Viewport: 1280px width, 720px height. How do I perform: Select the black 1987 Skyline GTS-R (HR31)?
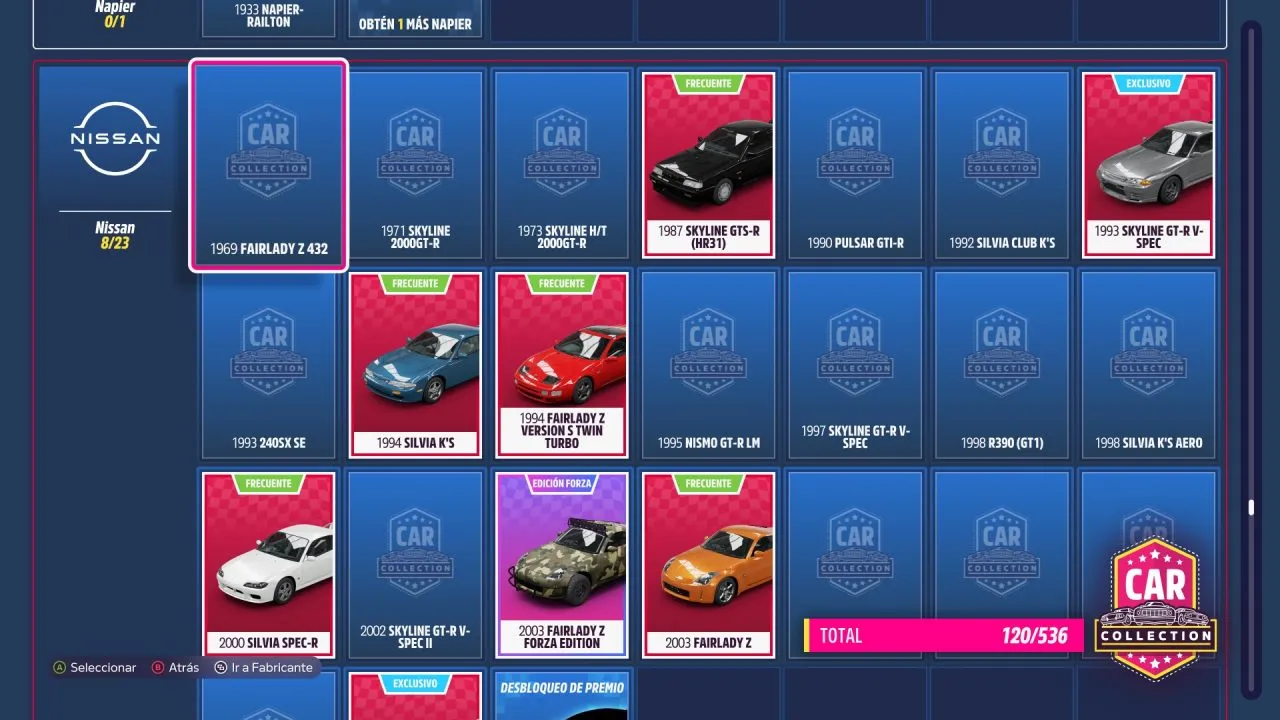[708, 165]
